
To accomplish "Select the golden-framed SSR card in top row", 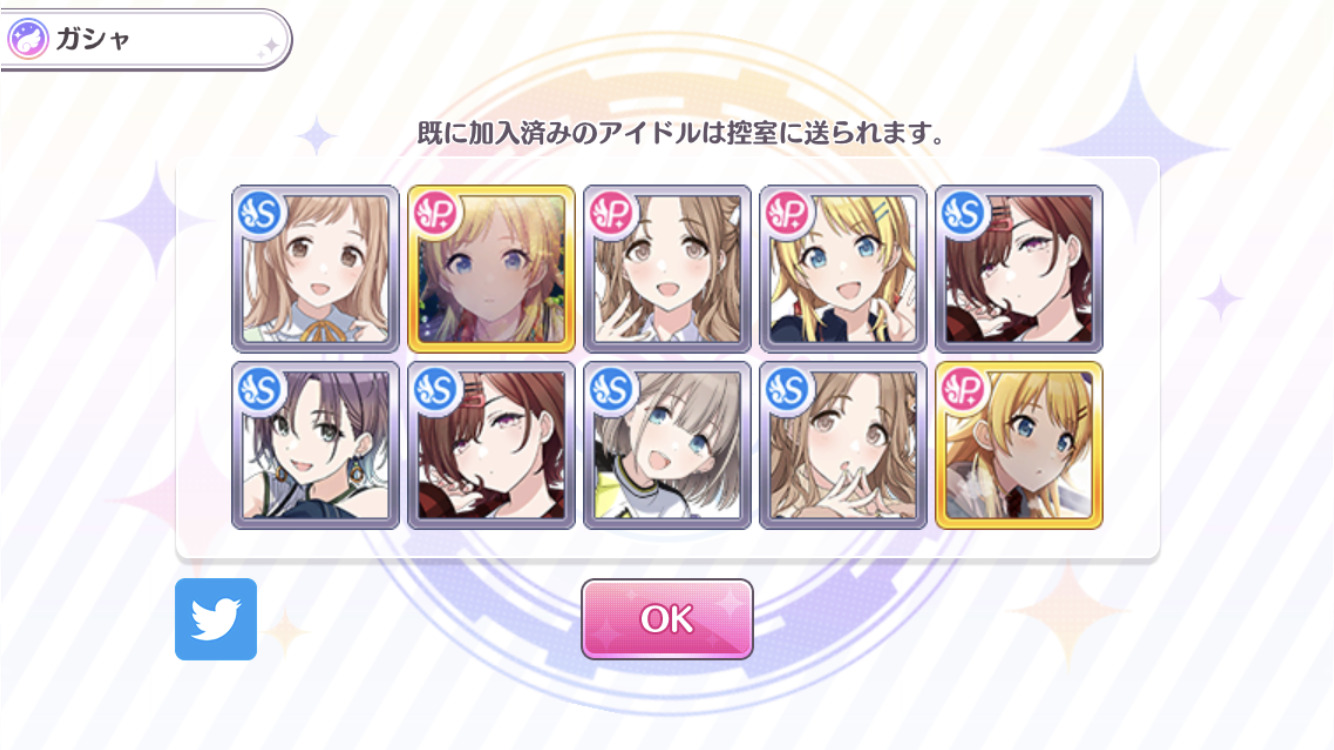I will click(x=488, y=265).
